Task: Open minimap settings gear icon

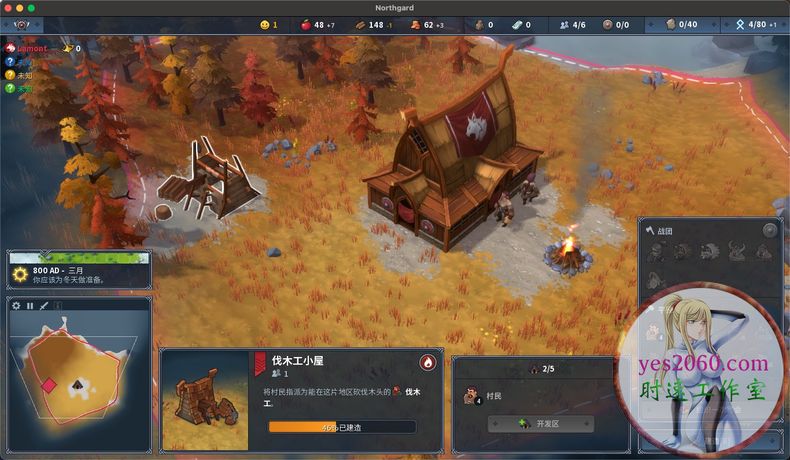Action: click(16, 306)
